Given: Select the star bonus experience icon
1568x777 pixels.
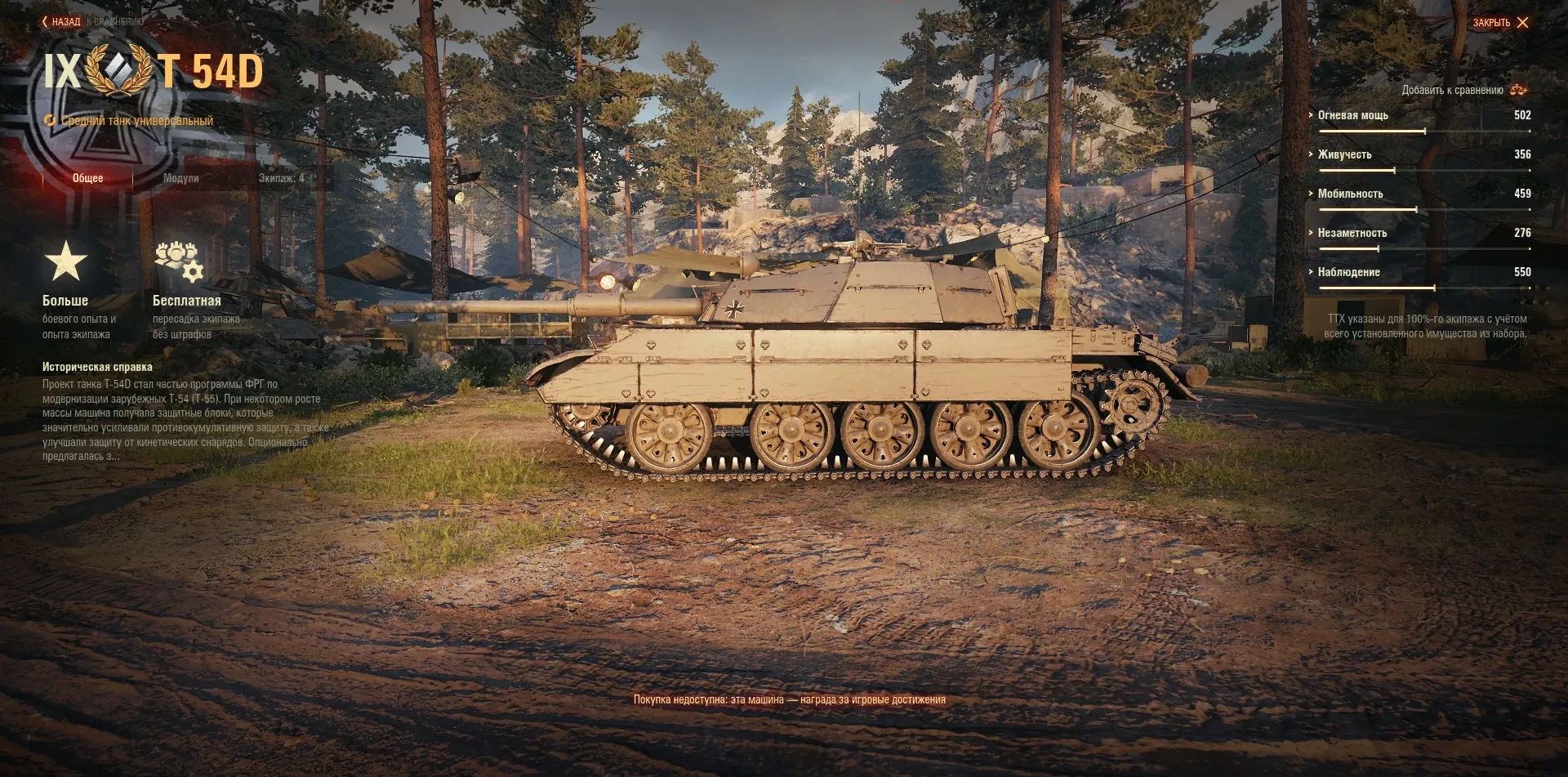Looking at the screenshot, I should click(65, 261).
